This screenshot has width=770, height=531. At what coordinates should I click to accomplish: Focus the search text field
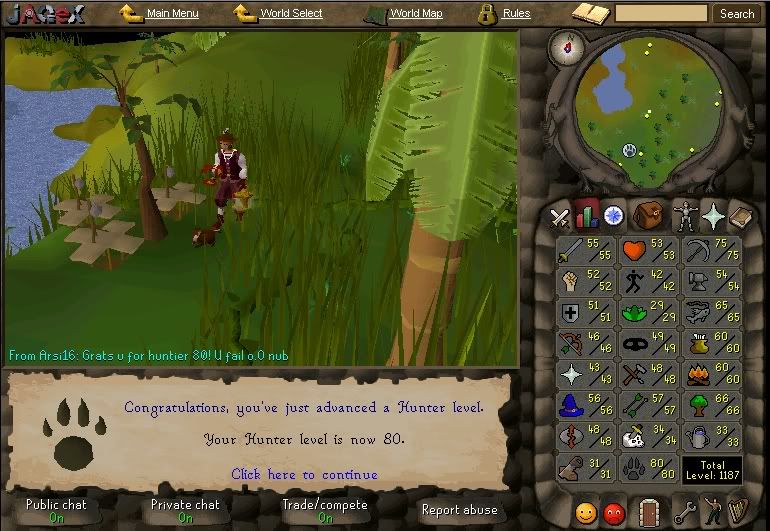660,14
